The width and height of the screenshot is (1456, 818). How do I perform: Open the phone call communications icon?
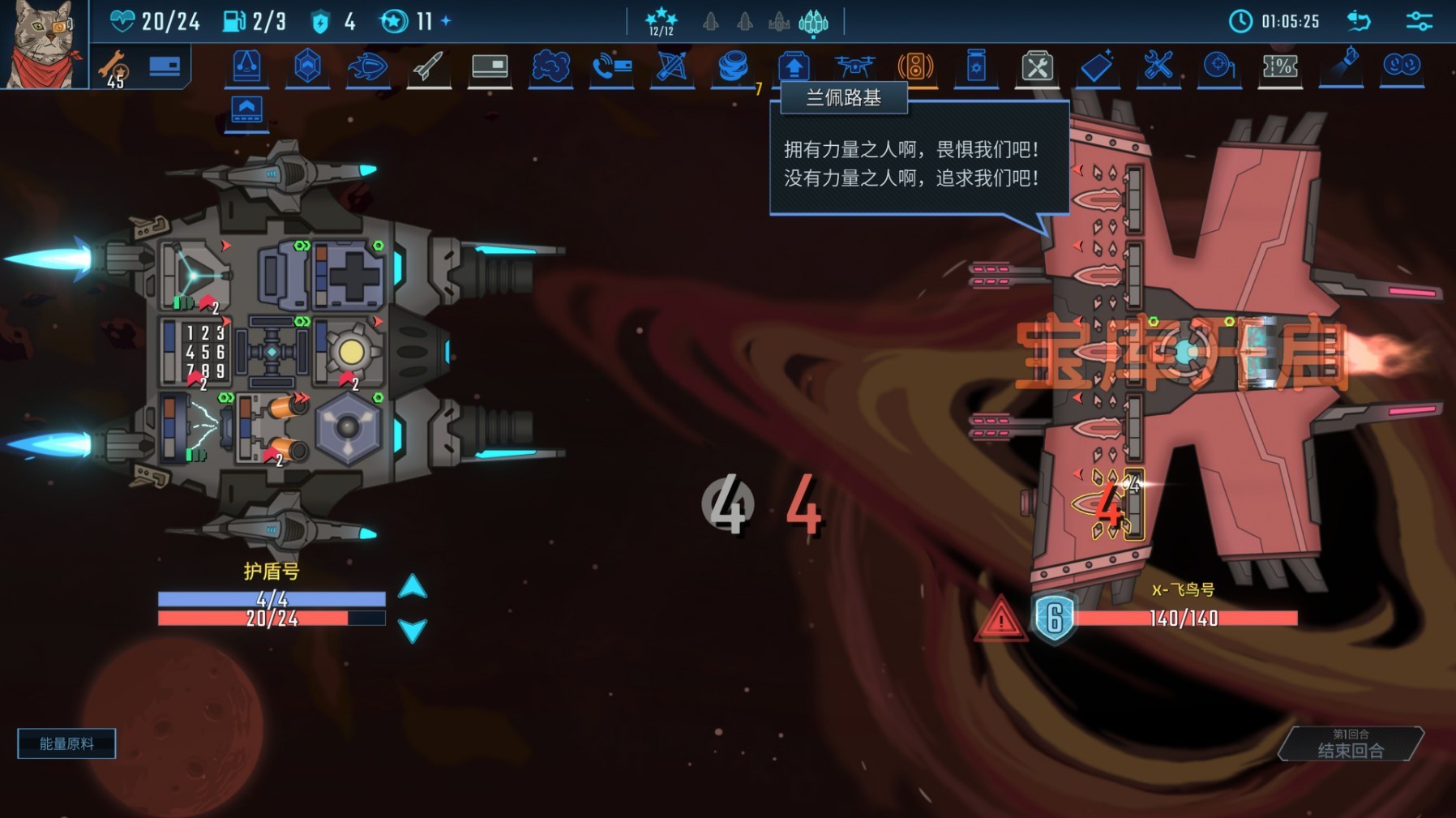point(612,69)
